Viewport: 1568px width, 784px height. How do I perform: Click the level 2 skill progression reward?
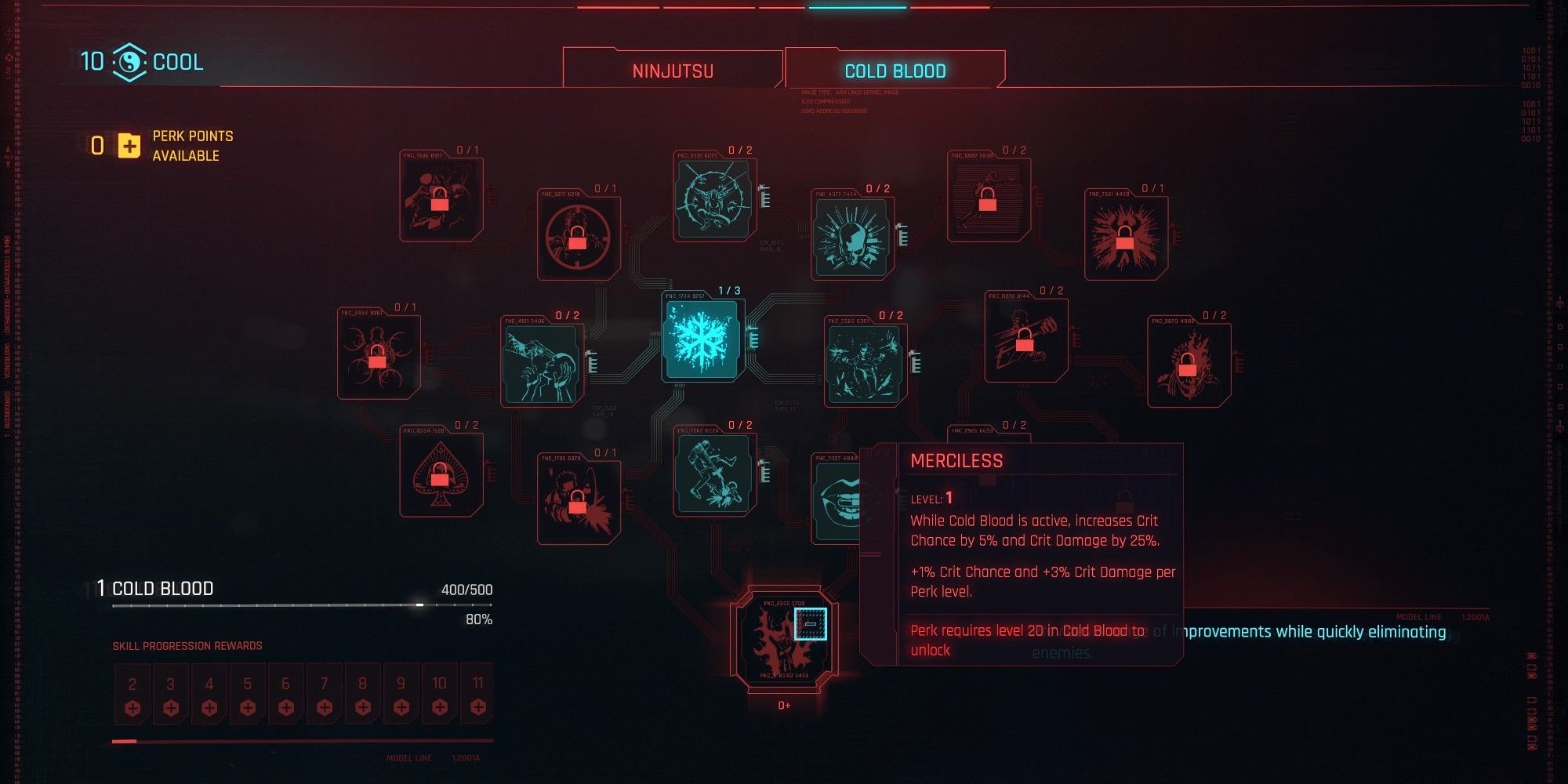click(x=132, y=694)
